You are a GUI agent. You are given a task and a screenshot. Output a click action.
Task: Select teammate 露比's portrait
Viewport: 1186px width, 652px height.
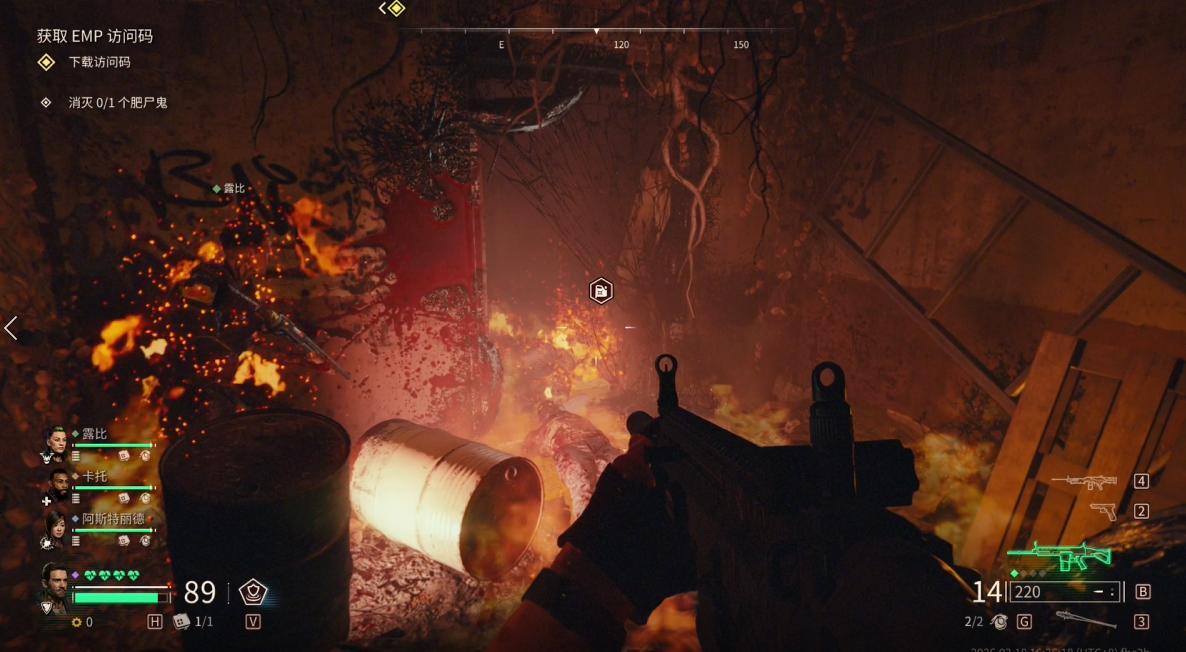click(56, 442)
